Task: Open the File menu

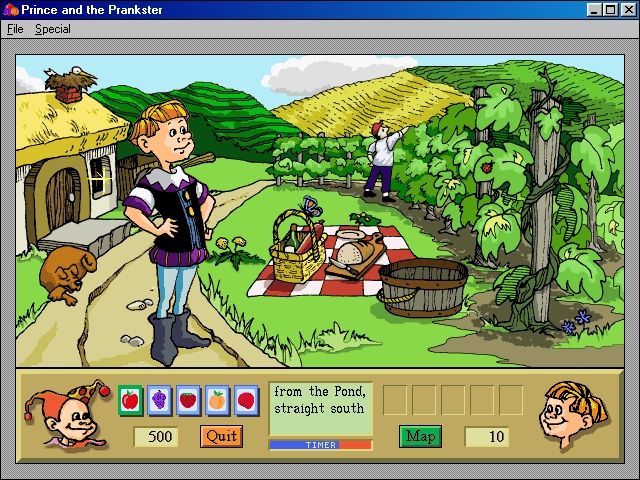Action: (x=15, y=29)
